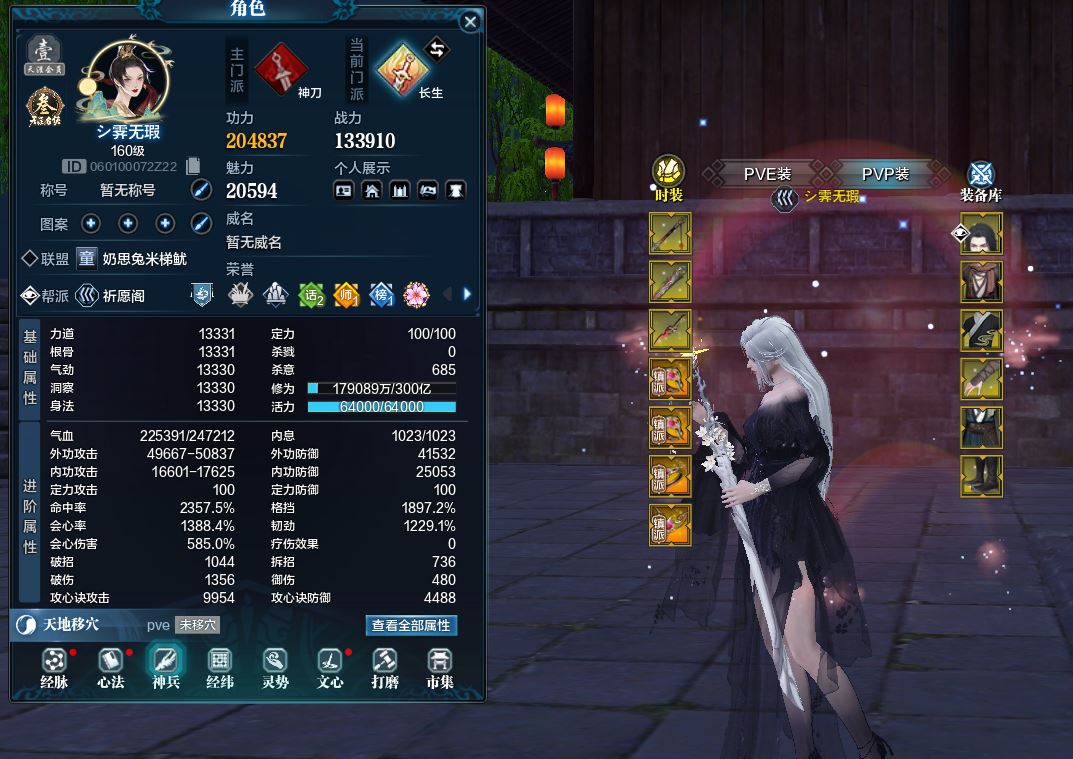Copy the character ID number
Image resolution: width=1073 pixels, height=759 pixels.
[x=194, y=166]
